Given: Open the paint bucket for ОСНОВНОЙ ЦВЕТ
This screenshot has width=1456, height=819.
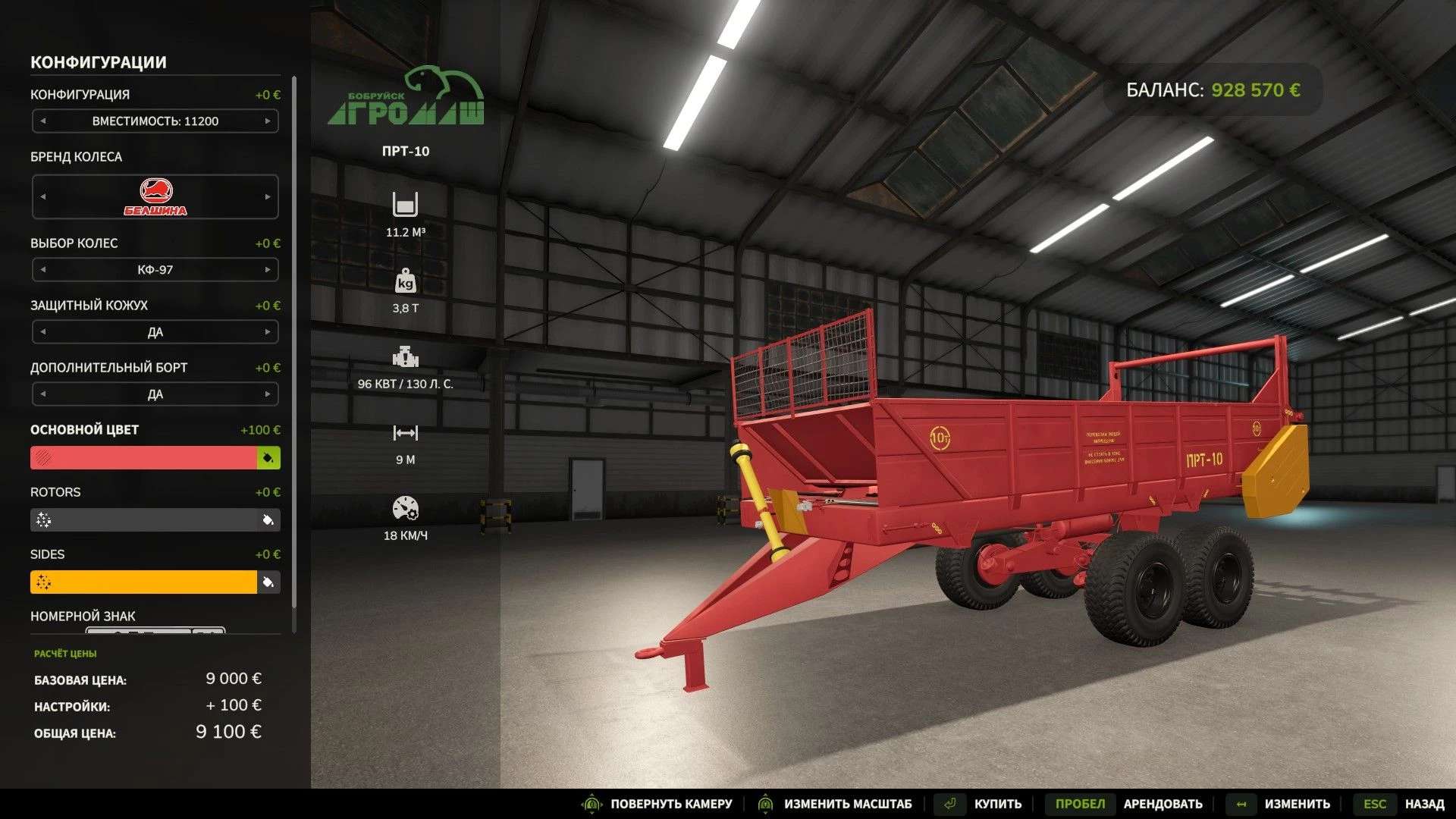Looking at the screenshot, I should click(270, 458).
